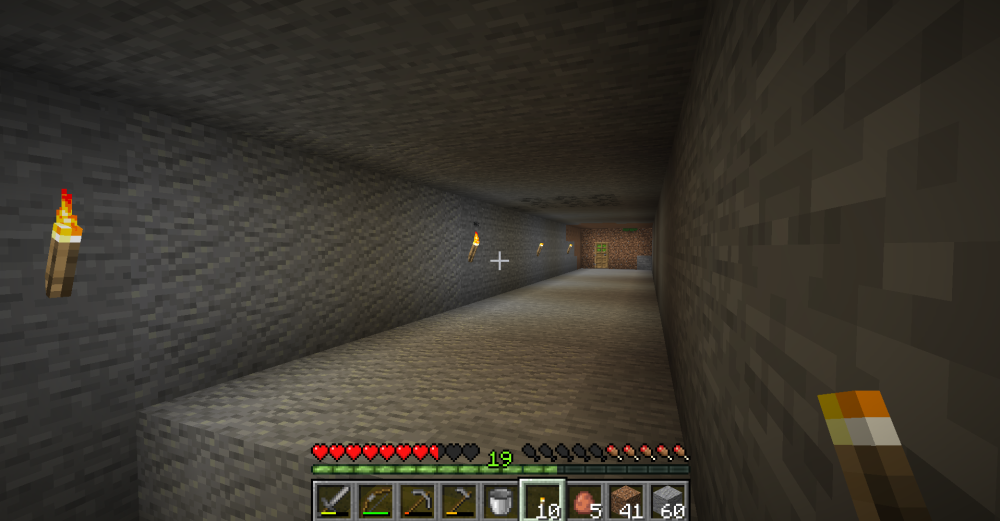The image size is (1000, 521).
Task: Choose the bow hotbar slot
Action: click(375, 500)
